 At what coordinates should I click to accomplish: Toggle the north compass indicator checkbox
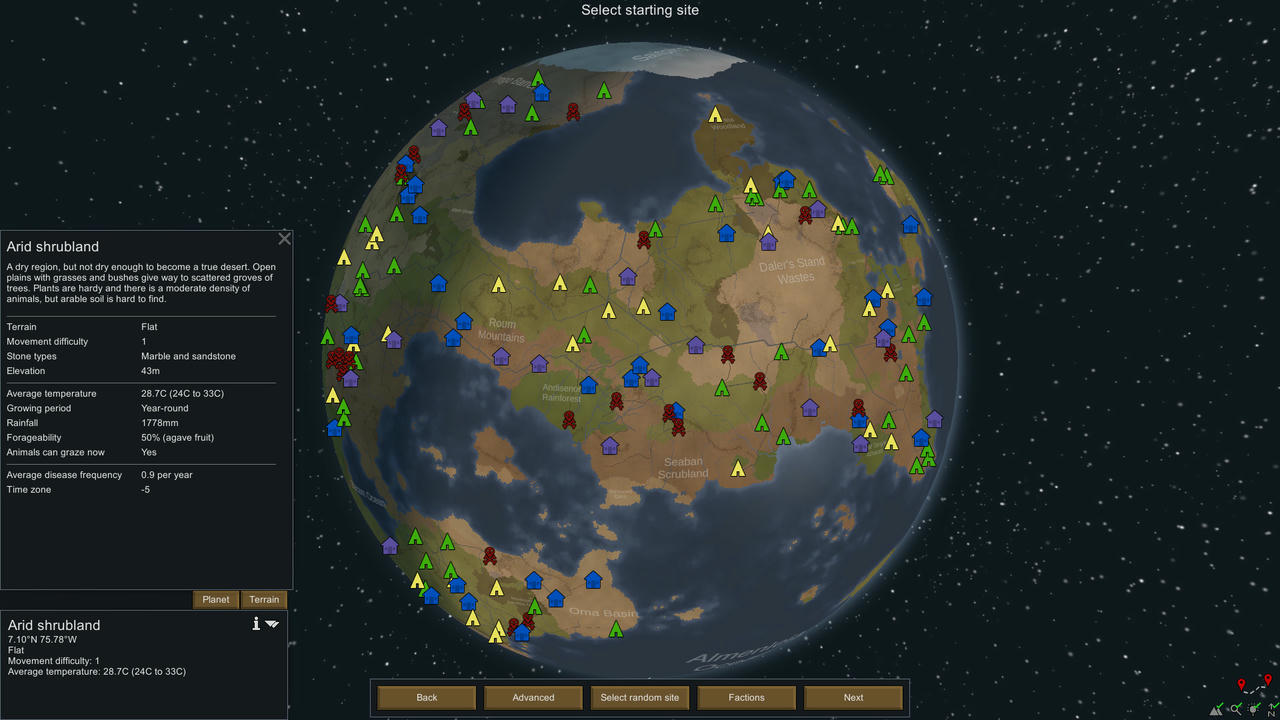1270,709
